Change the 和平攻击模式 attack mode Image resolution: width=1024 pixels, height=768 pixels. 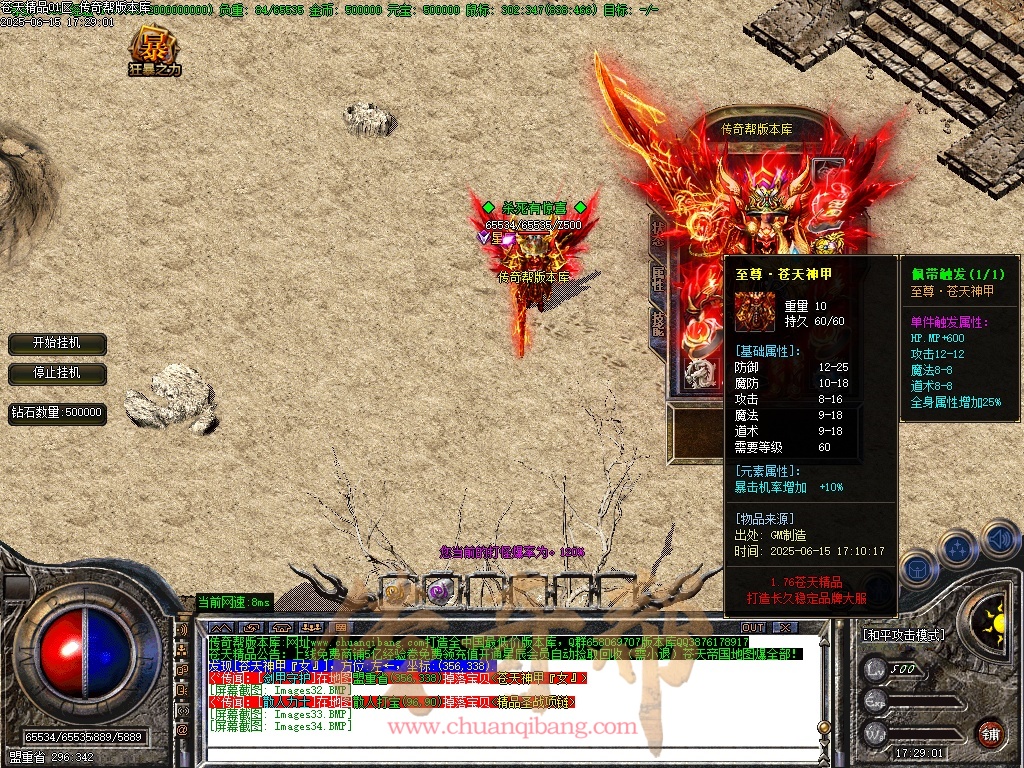[903, 635]
